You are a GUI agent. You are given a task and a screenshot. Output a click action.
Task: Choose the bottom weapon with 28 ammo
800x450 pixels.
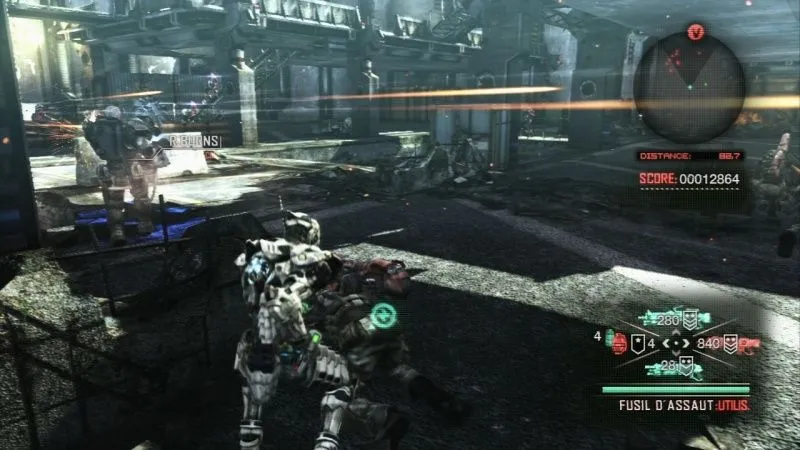671,368
